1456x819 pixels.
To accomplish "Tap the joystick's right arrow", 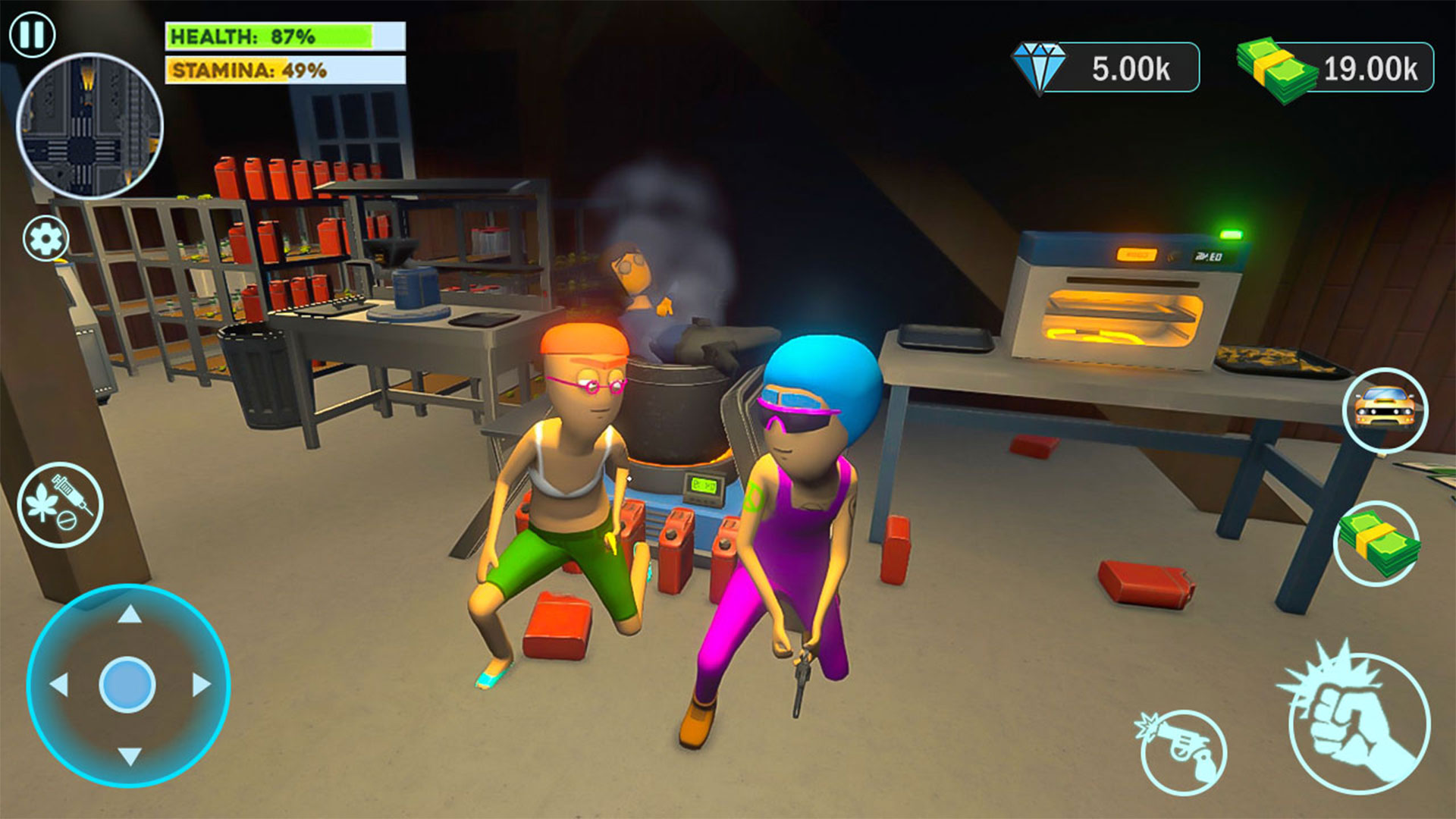I will 201,685.
